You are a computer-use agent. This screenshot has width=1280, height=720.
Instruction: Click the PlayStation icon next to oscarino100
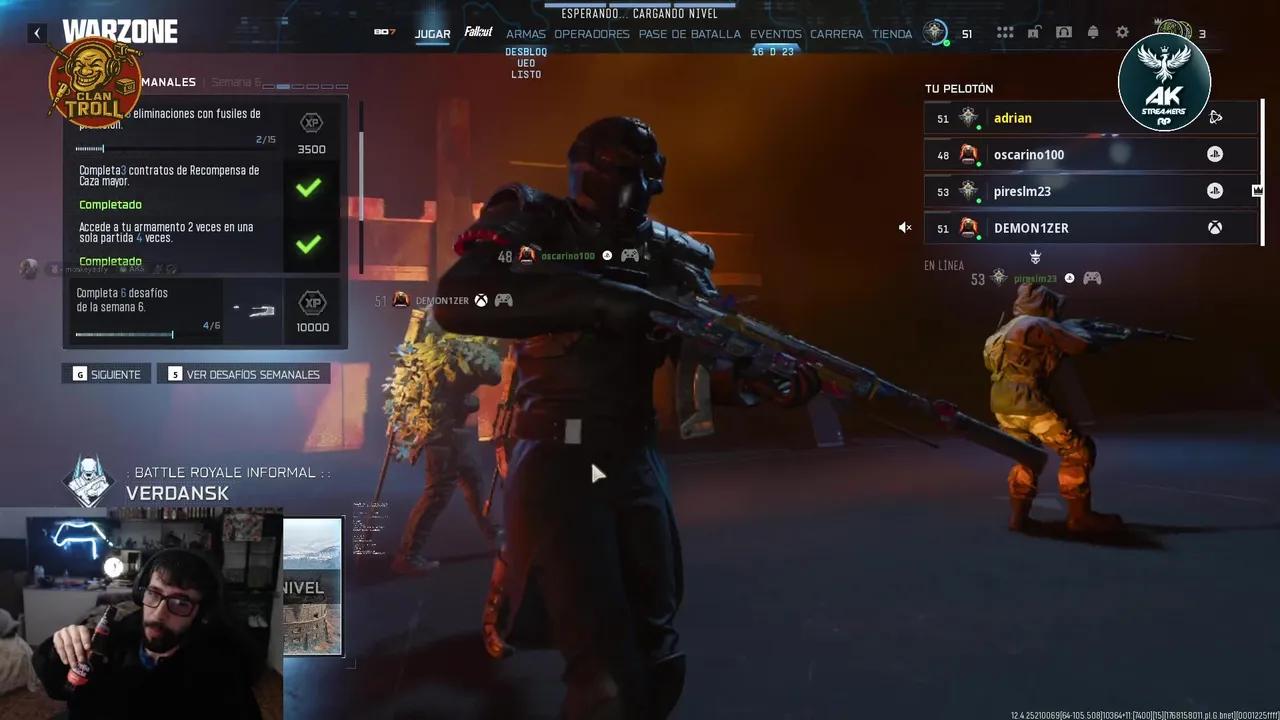1214,154
